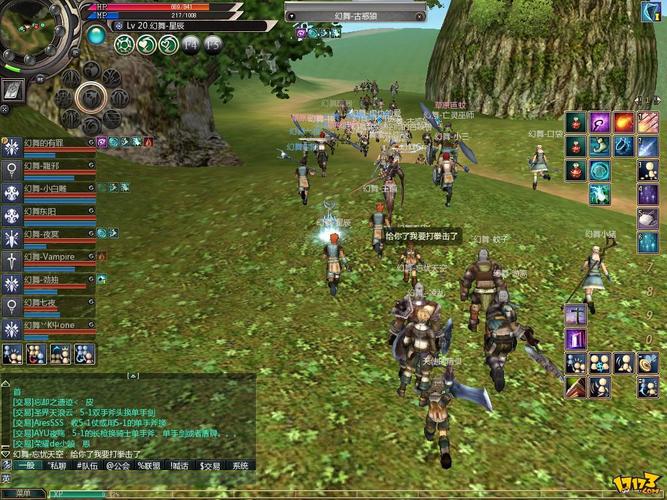This screenshot has width=667, height=500.
Task: Show the 交易 trade chat tab
Action: 210,465
